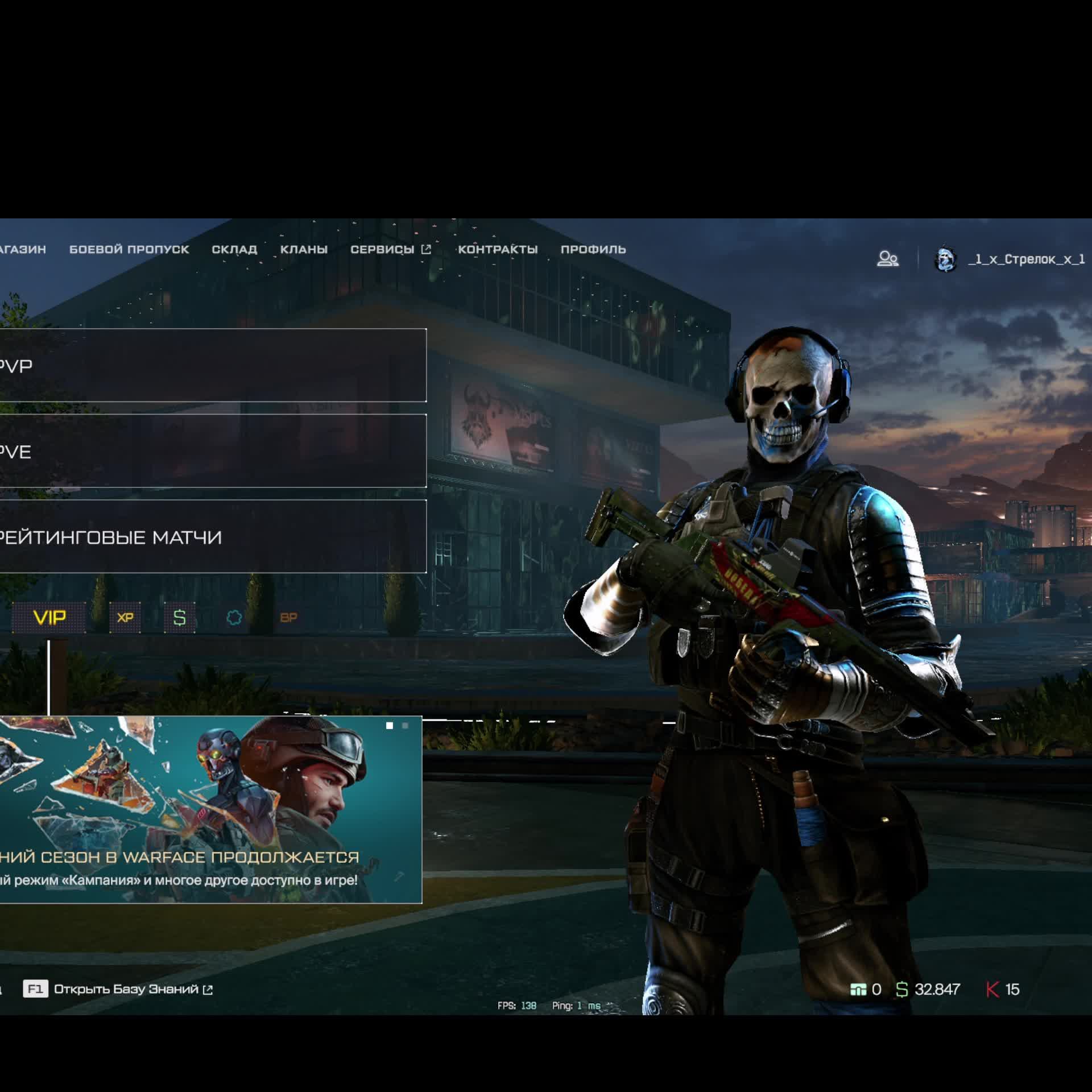The height and width of the screenshot is (1092, 1092).
Task: Go to the Склад section
Action: coord(234,249)
